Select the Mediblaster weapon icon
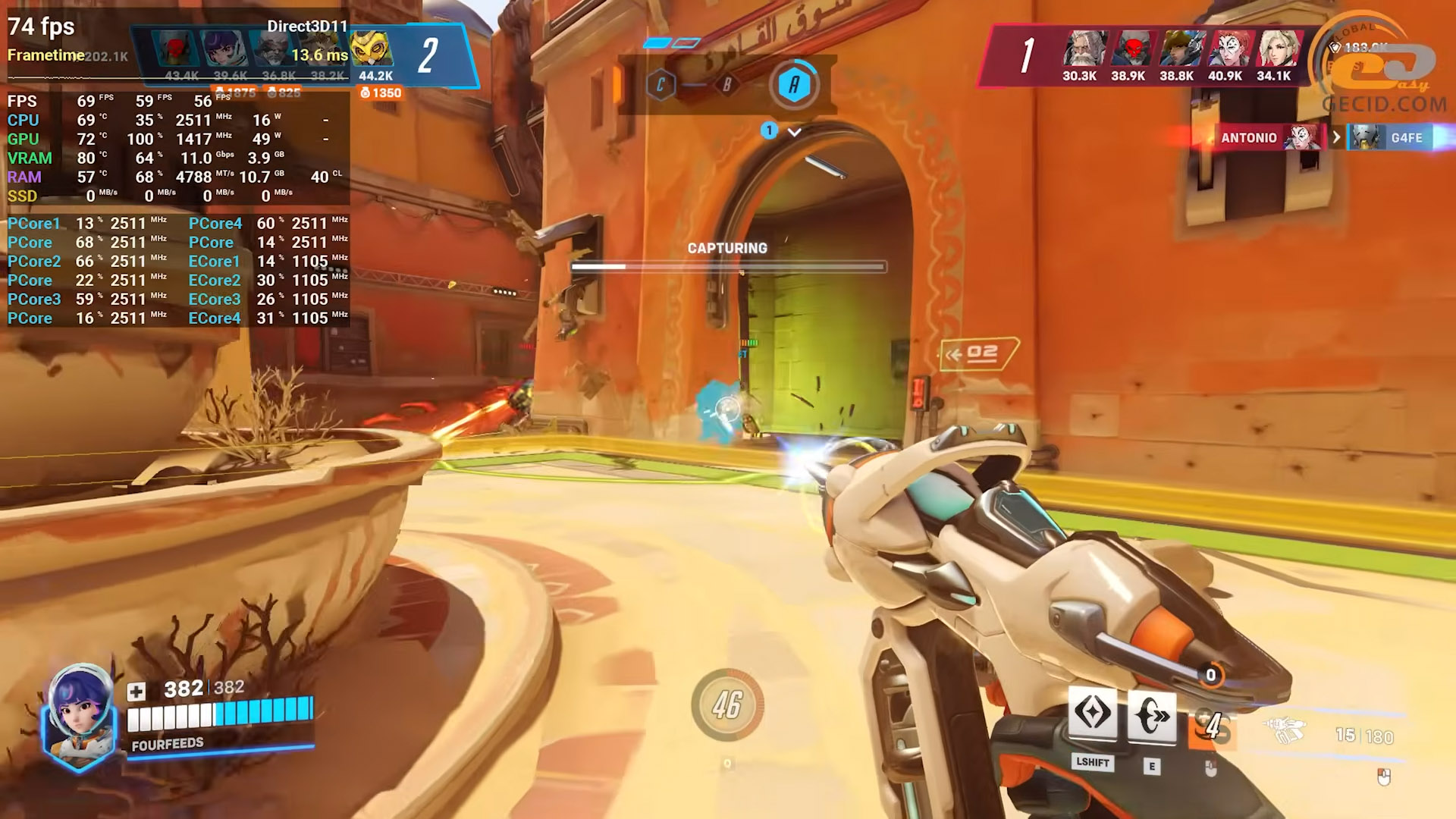Viewport: 1456px width, 819px height. click(x=1285, y=730)
